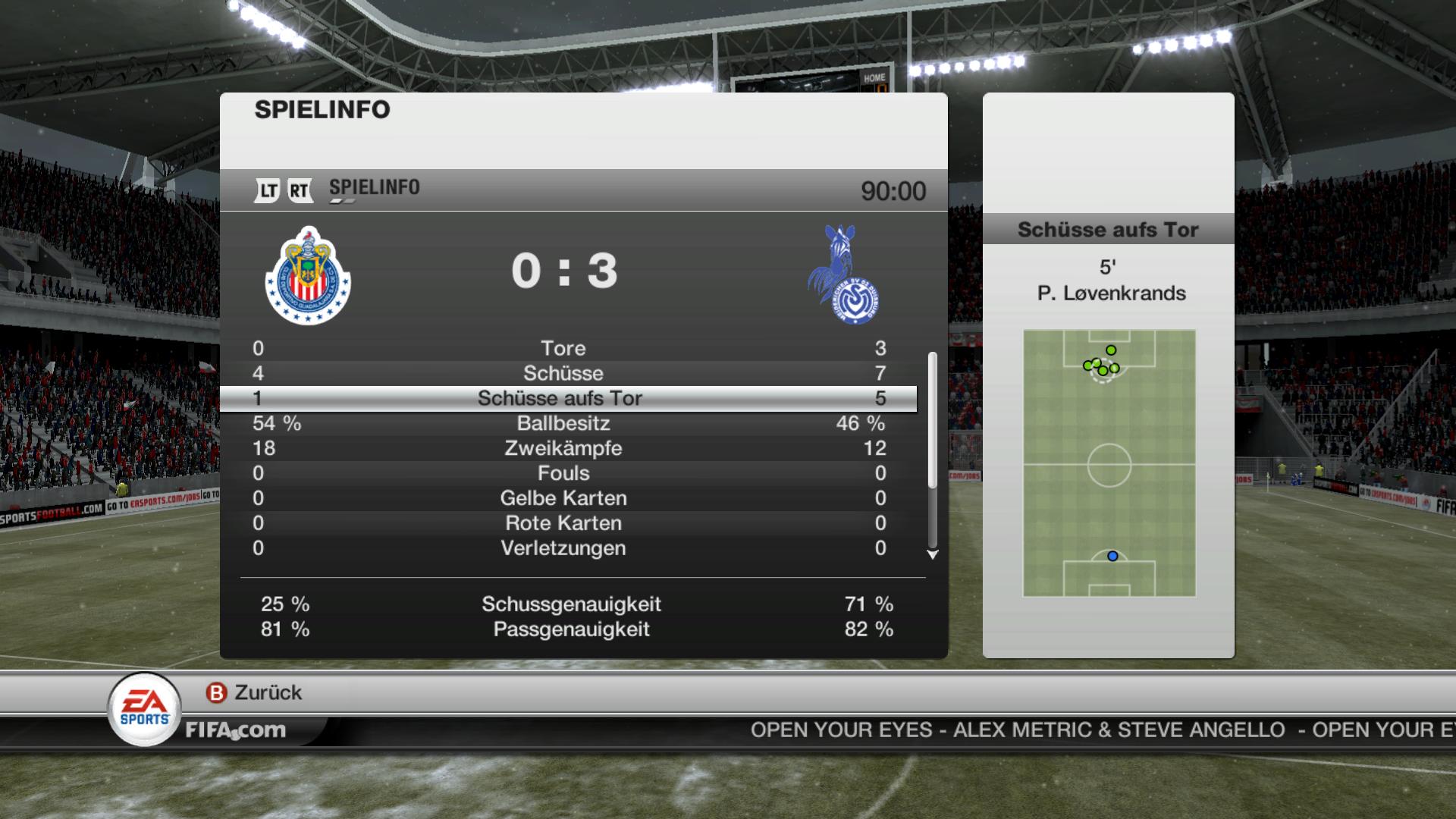Click the scroll-down arrow of the stats list
Screen dimensions: 1456x819
(933, 555)
